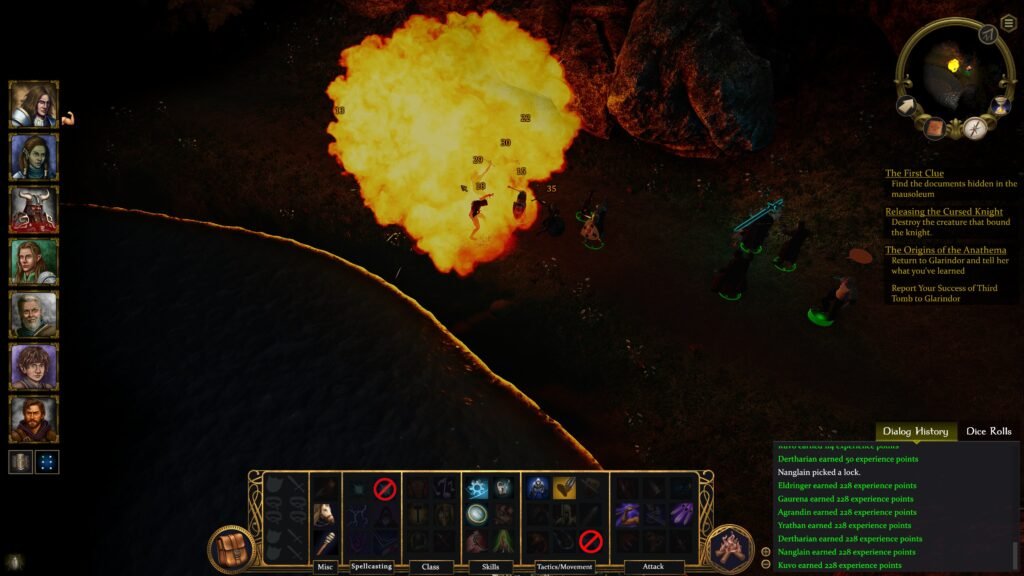Switch to the Dice Rolls tab

point(988,431)
